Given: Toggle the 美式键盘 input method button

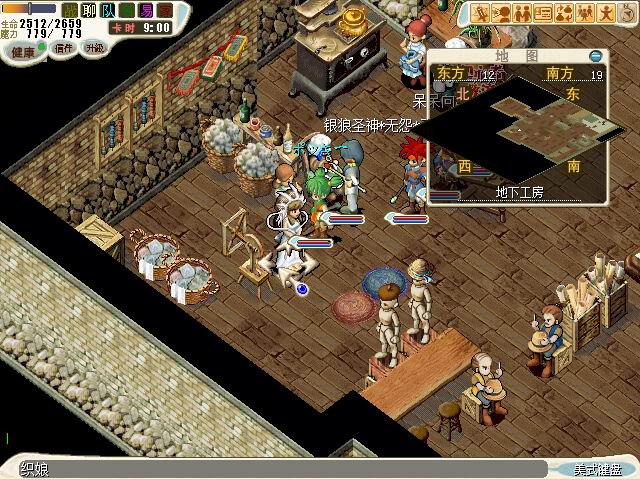Looking at the screenshot, I should (x=598, y=469).
